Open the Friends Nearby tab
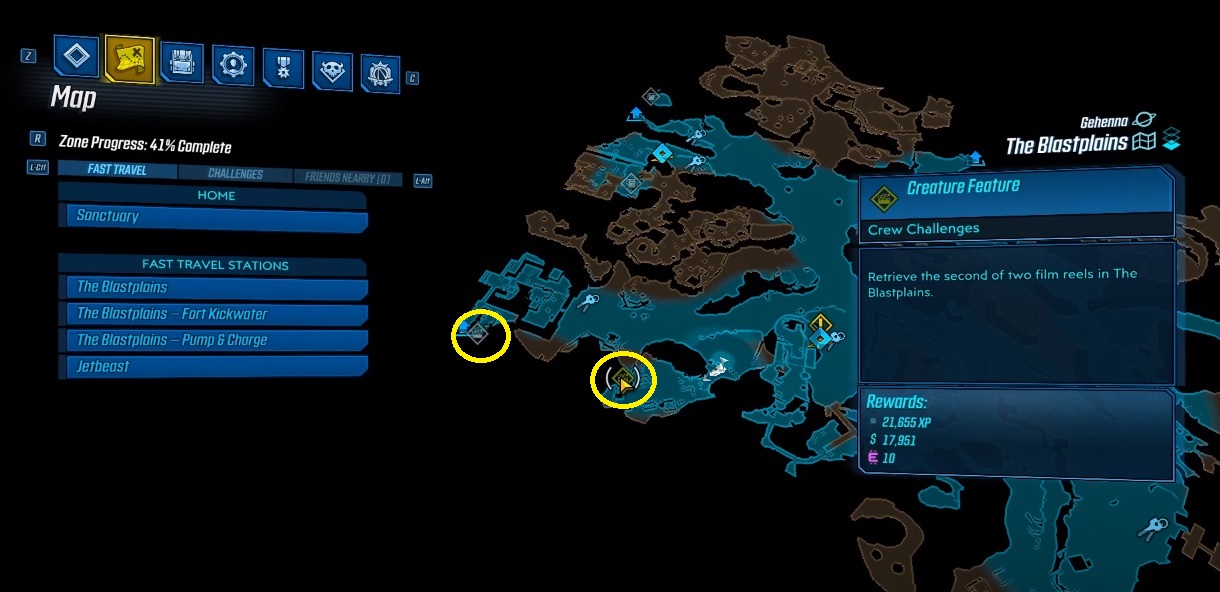This screenshot has width=1220, height=592. (x=348, y=179)
